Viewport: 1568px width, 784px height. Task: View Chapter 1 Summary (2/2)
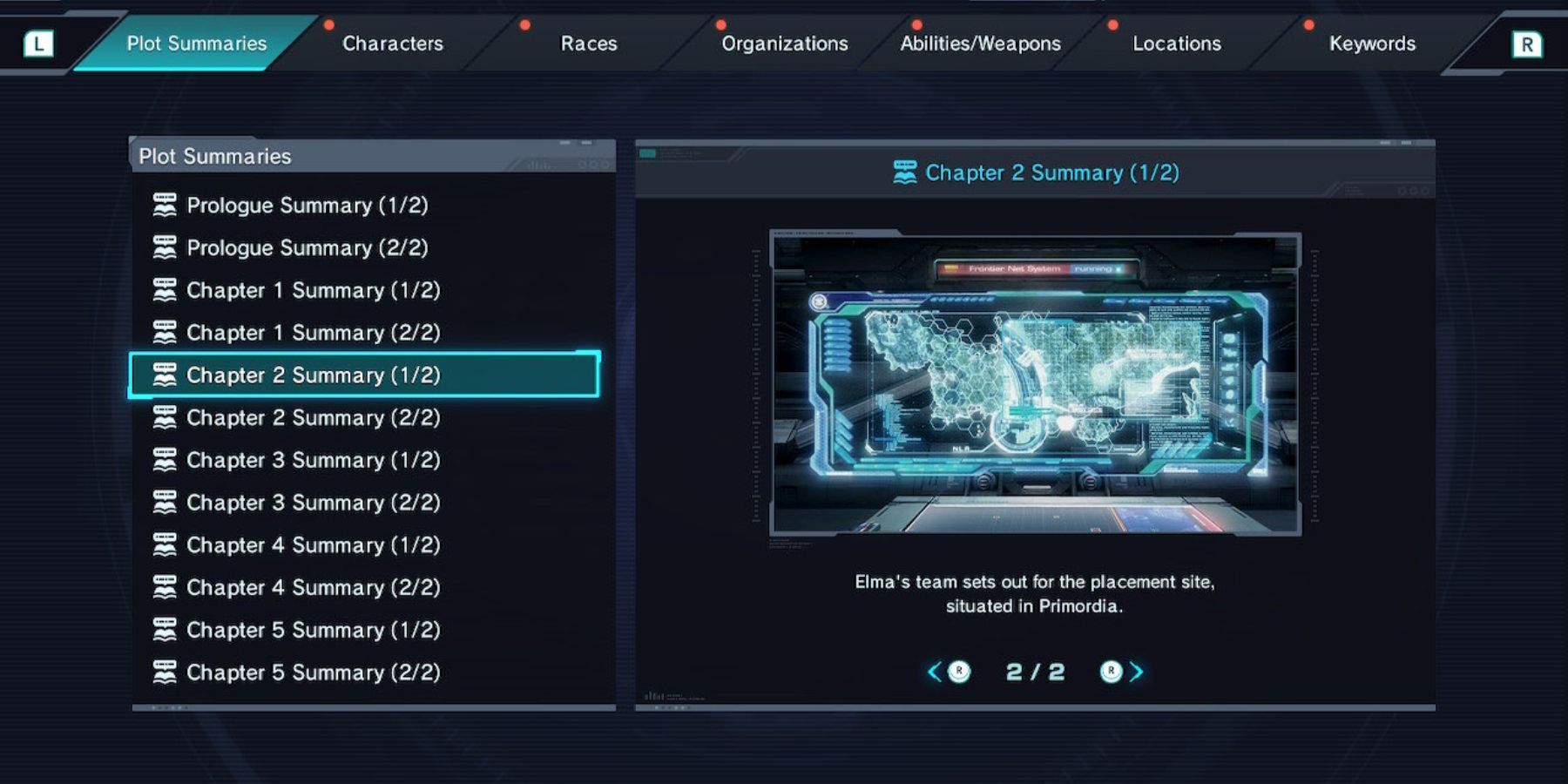313,333
